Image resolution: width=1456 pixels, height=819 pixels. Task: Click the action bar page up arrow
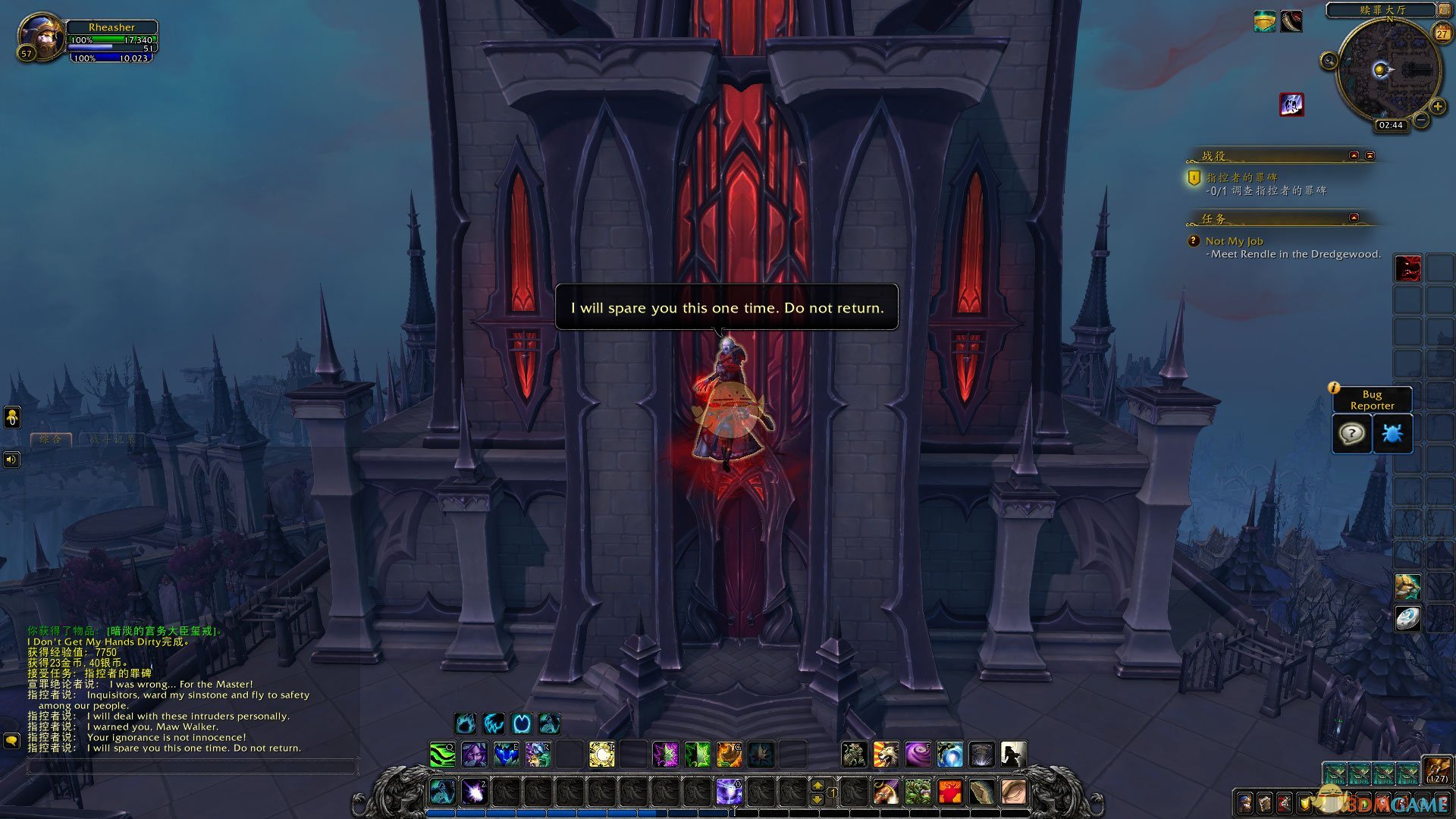tap(817, 786)
